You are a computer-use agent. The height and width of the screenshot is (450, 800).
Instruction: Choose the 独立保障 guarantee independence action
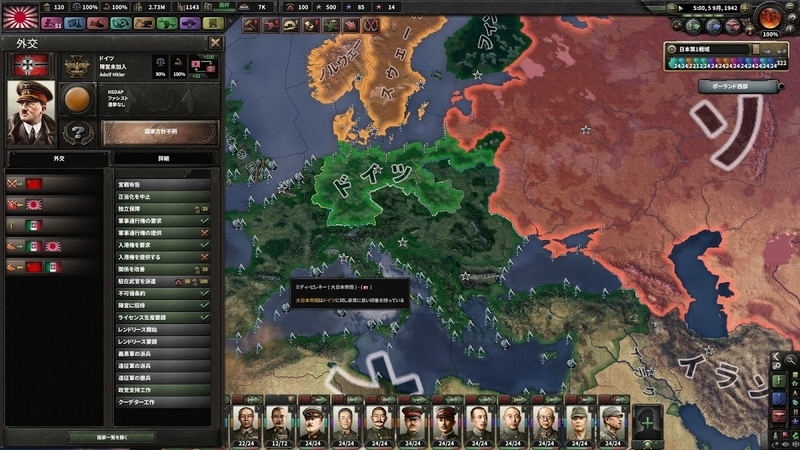162,208
